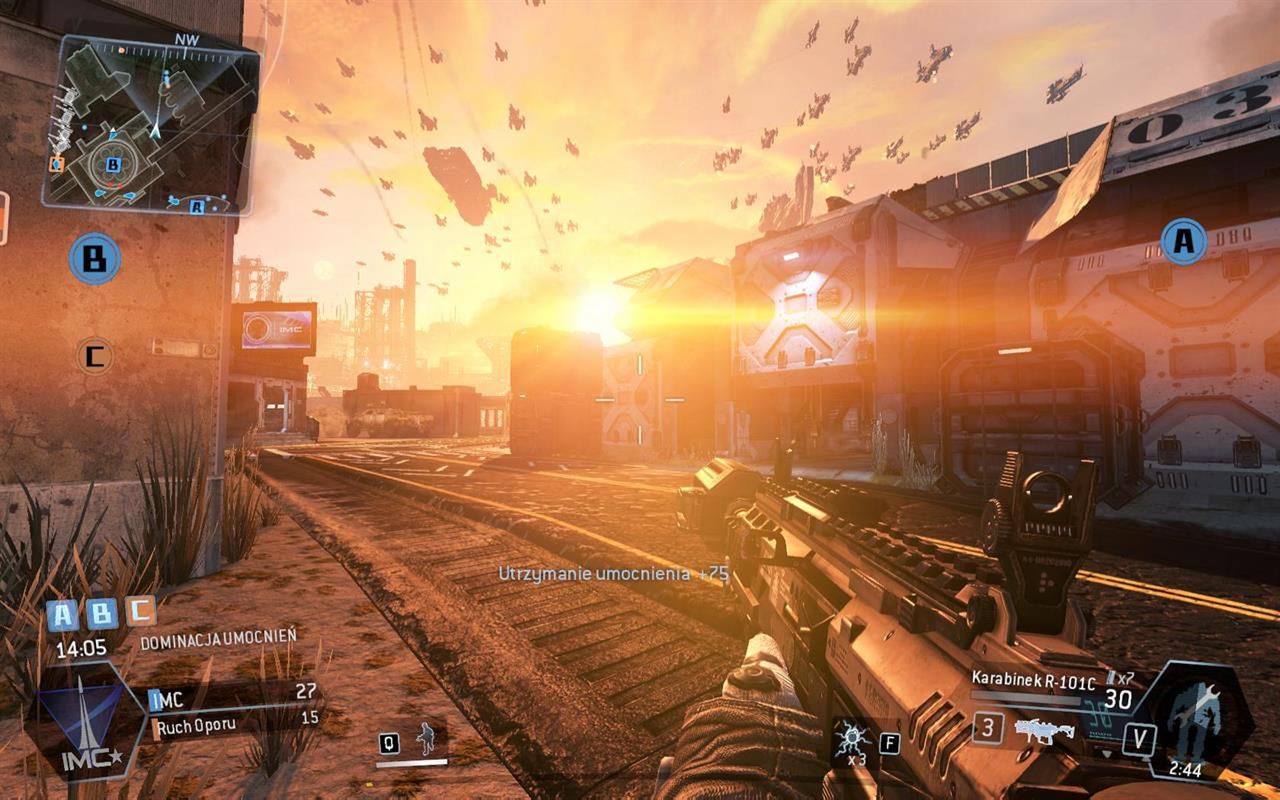Select the large circular hardpoint B waypoint

[95, 259]
